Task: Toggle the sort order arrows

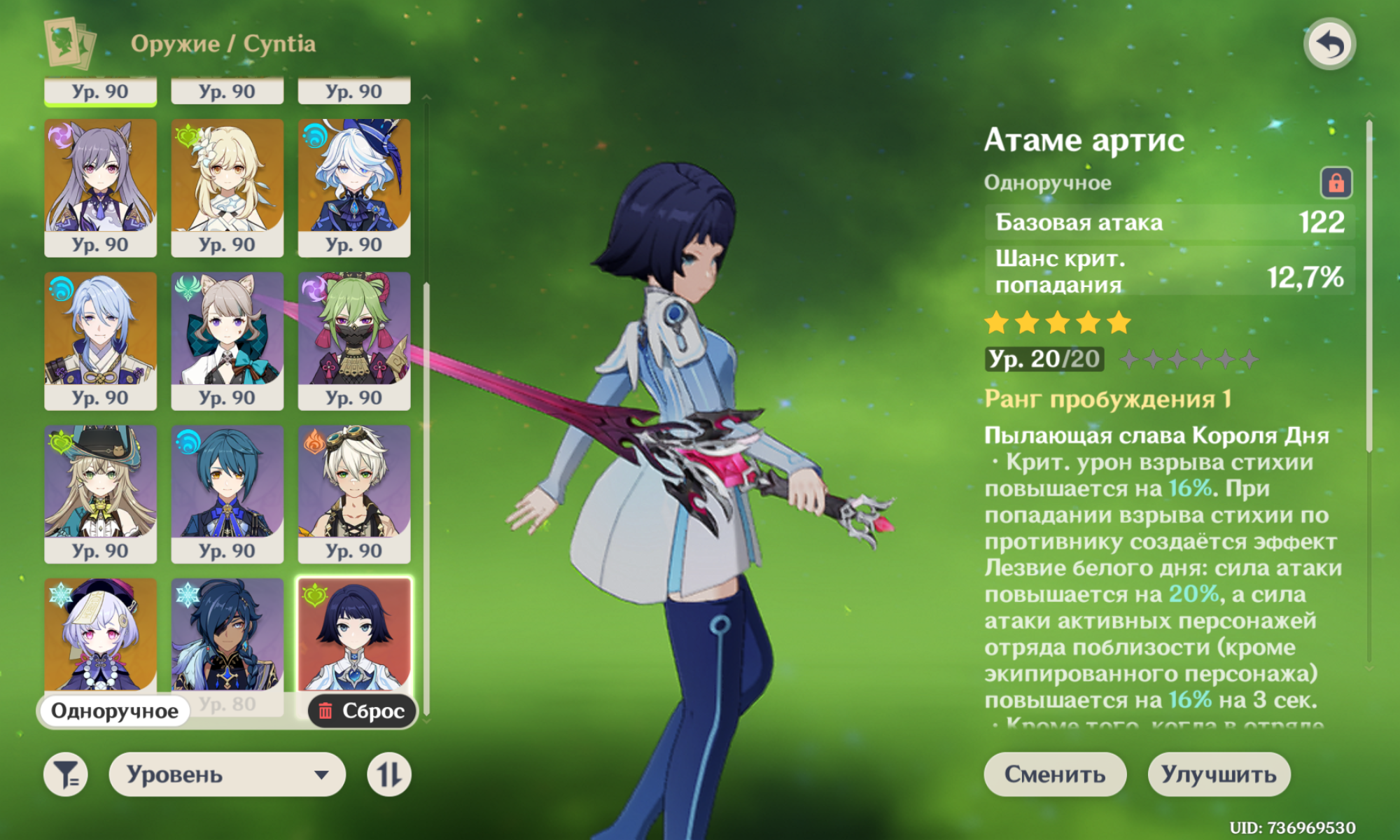Action: [389, 775]
